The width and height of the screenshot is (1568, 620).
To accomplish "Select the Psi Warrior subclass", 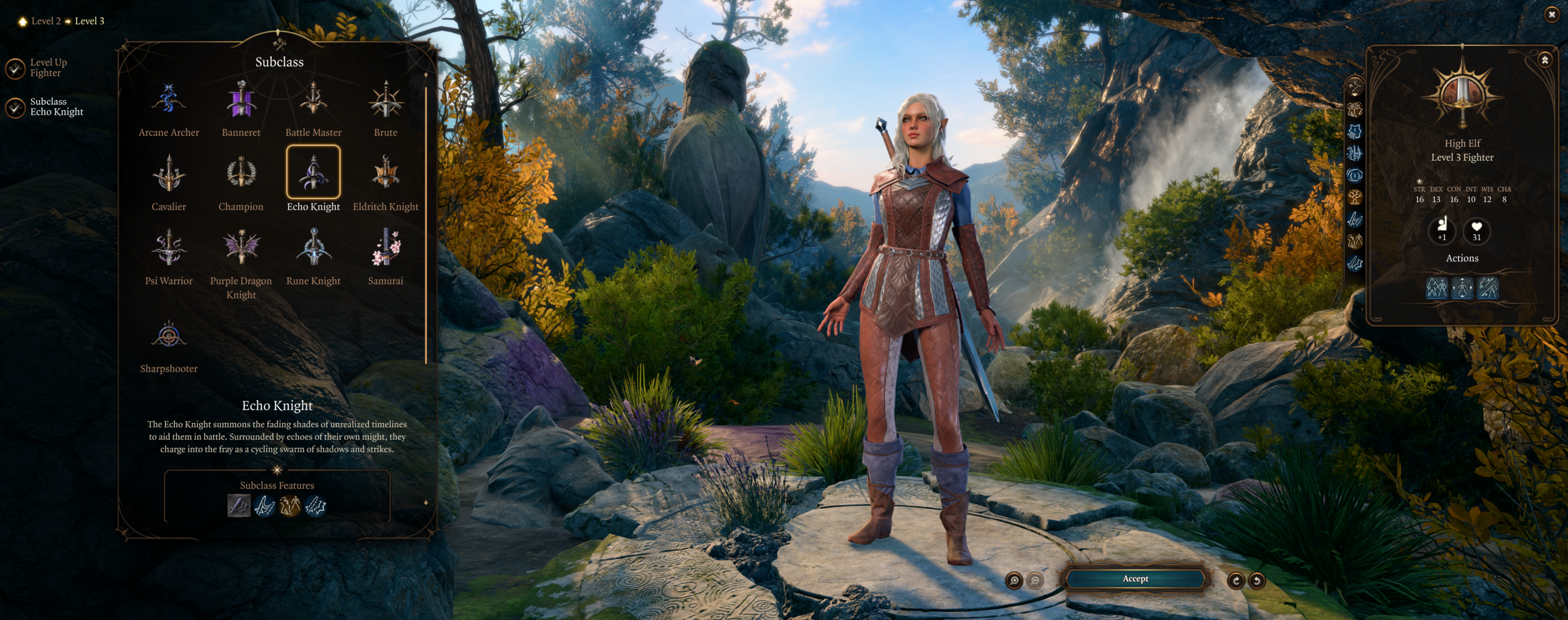I will point(168,248).
